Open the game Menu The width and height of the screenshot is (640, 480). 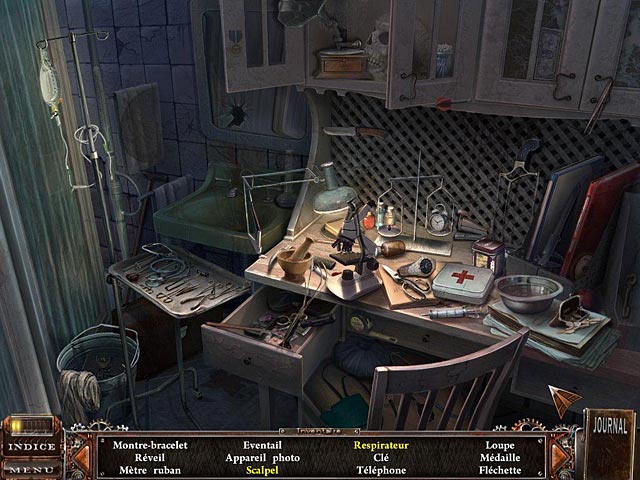[x=31, y=468]
